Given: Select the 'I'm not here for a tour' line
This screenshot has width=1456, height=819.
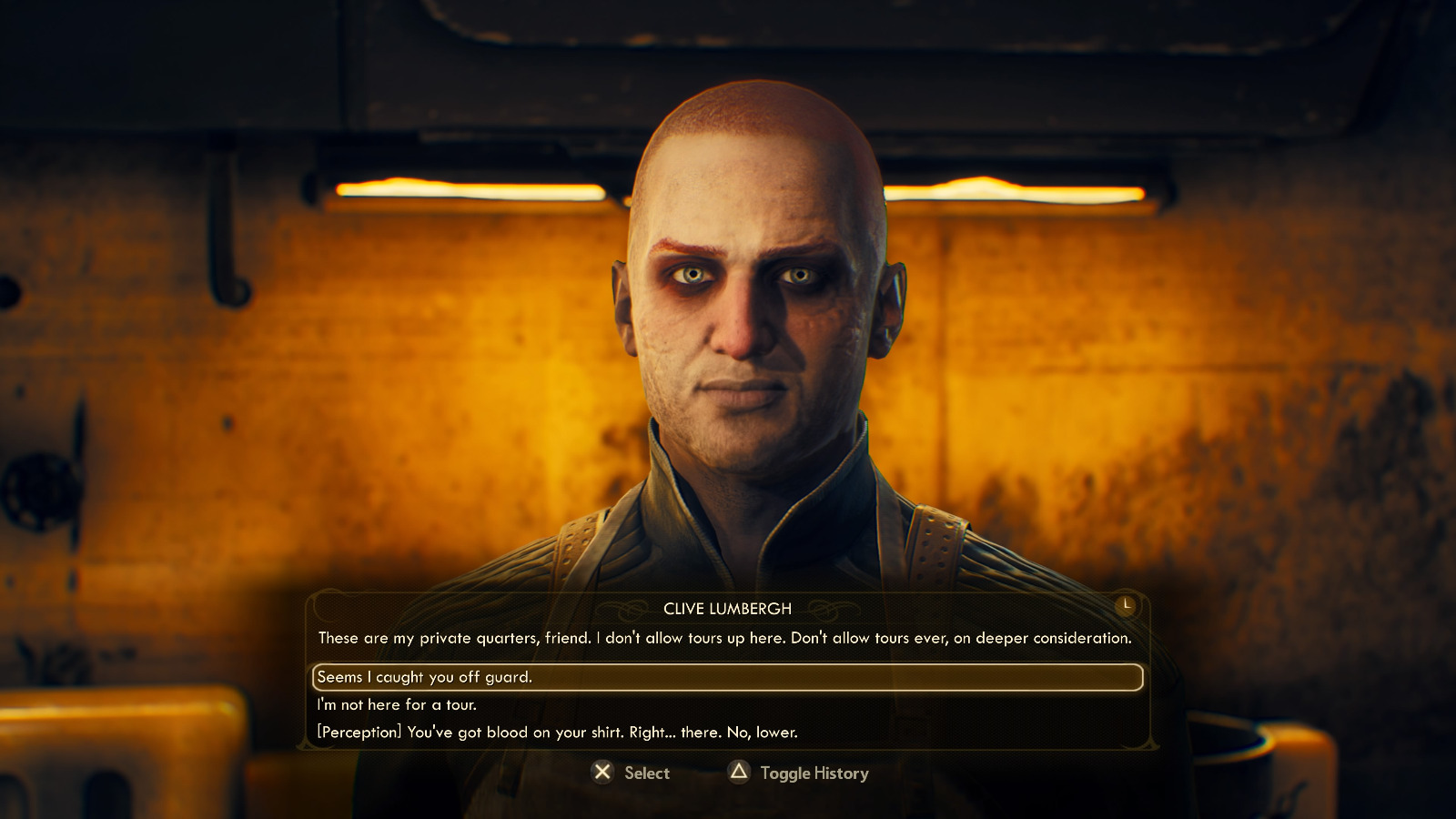Looking at the screenshot, I should point(398,704).
